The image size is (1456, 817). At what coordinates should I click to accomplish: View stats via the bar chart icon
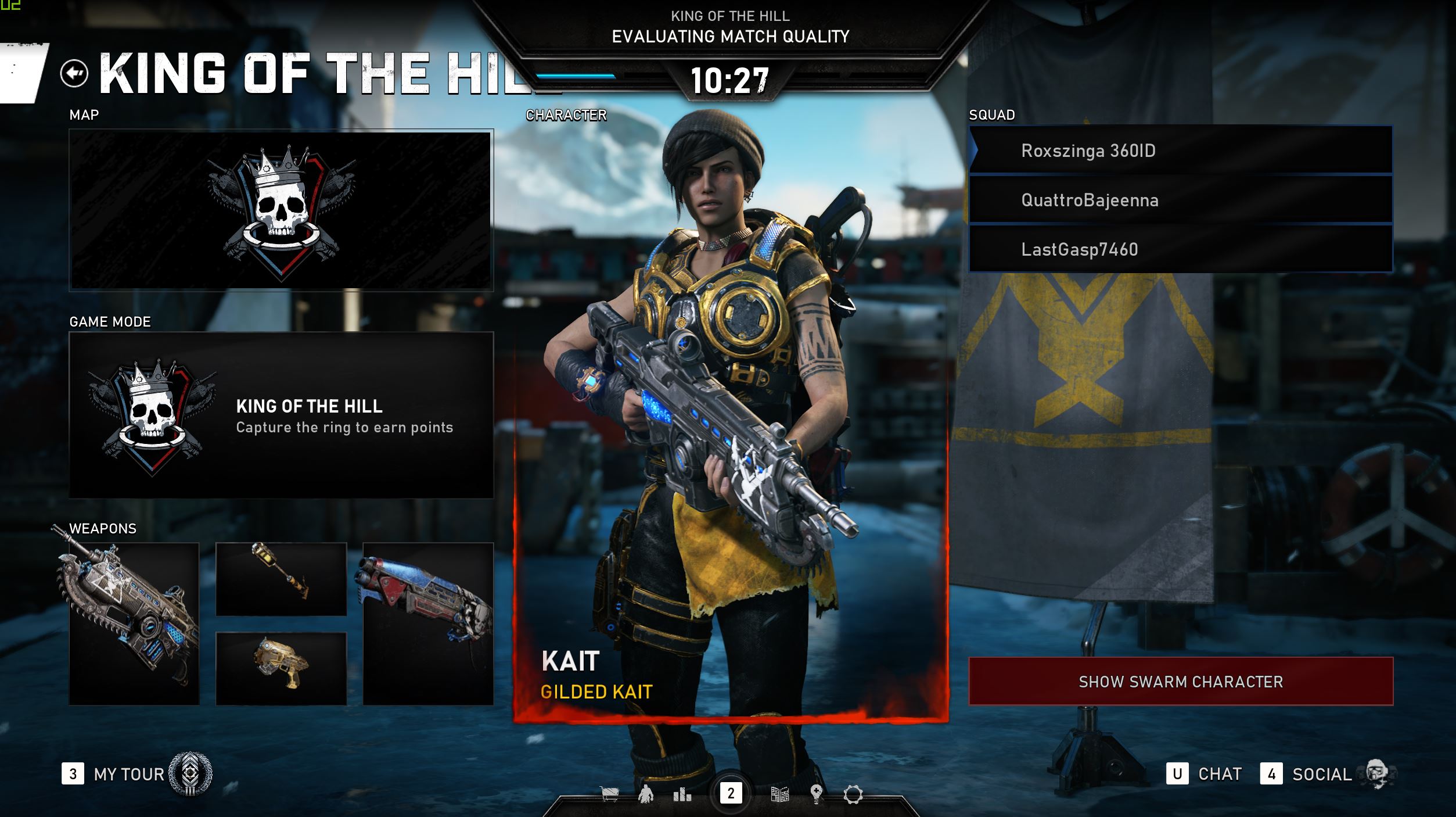(x=682, y=794)
